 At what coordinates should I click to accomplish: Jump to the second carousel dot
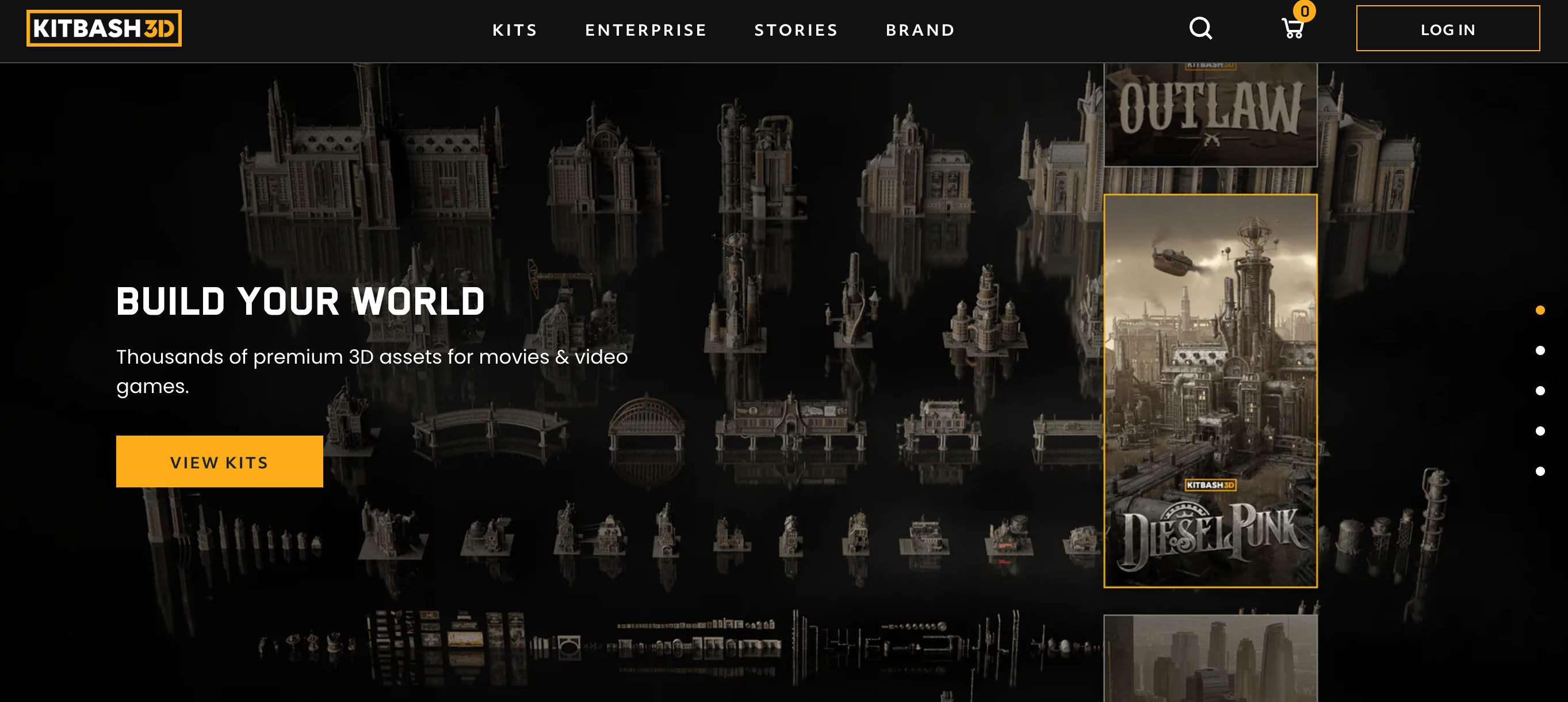[x=1540, y=352]
